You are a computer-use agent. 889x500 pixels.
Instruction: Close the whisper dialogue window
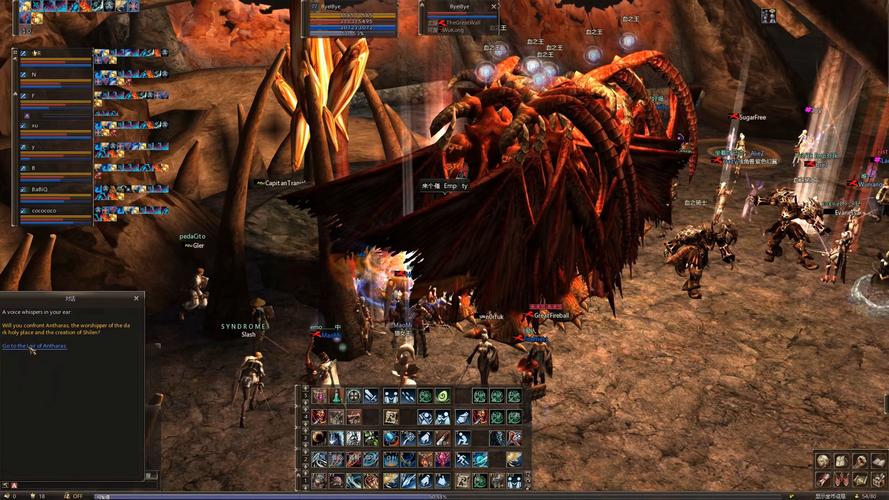click(136, 298)
